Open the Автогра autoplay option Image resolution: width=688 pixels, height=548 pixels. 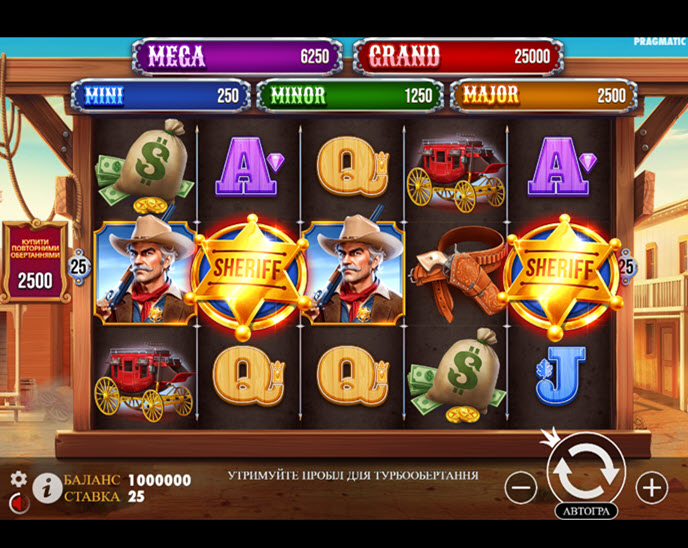(586, 511)
